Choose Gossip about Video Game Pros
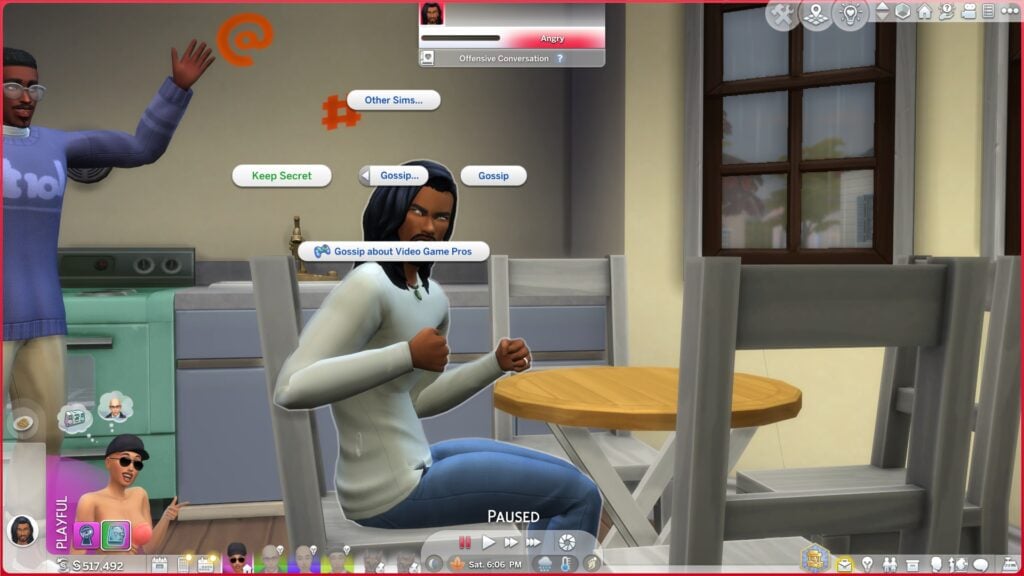The height and width of the screenshot is (576, 1024). point(393,251)
